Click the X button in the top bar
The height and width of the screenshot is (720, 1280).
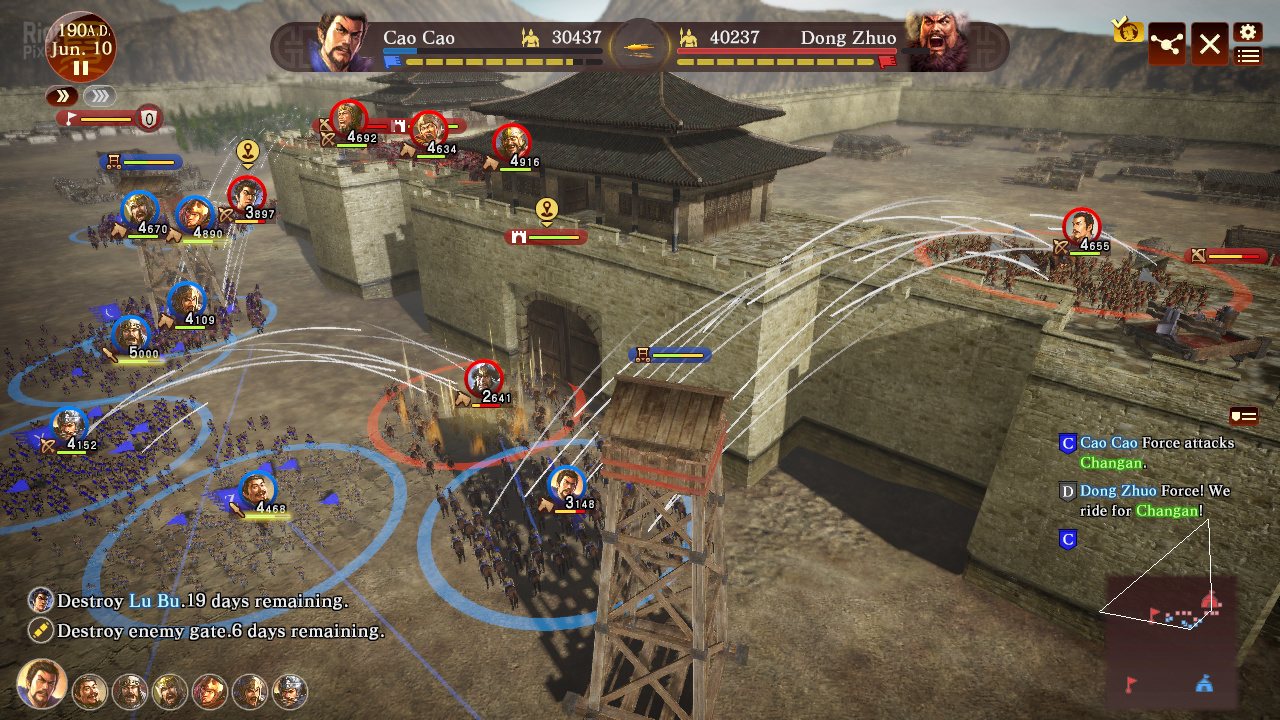point(1209,44)
